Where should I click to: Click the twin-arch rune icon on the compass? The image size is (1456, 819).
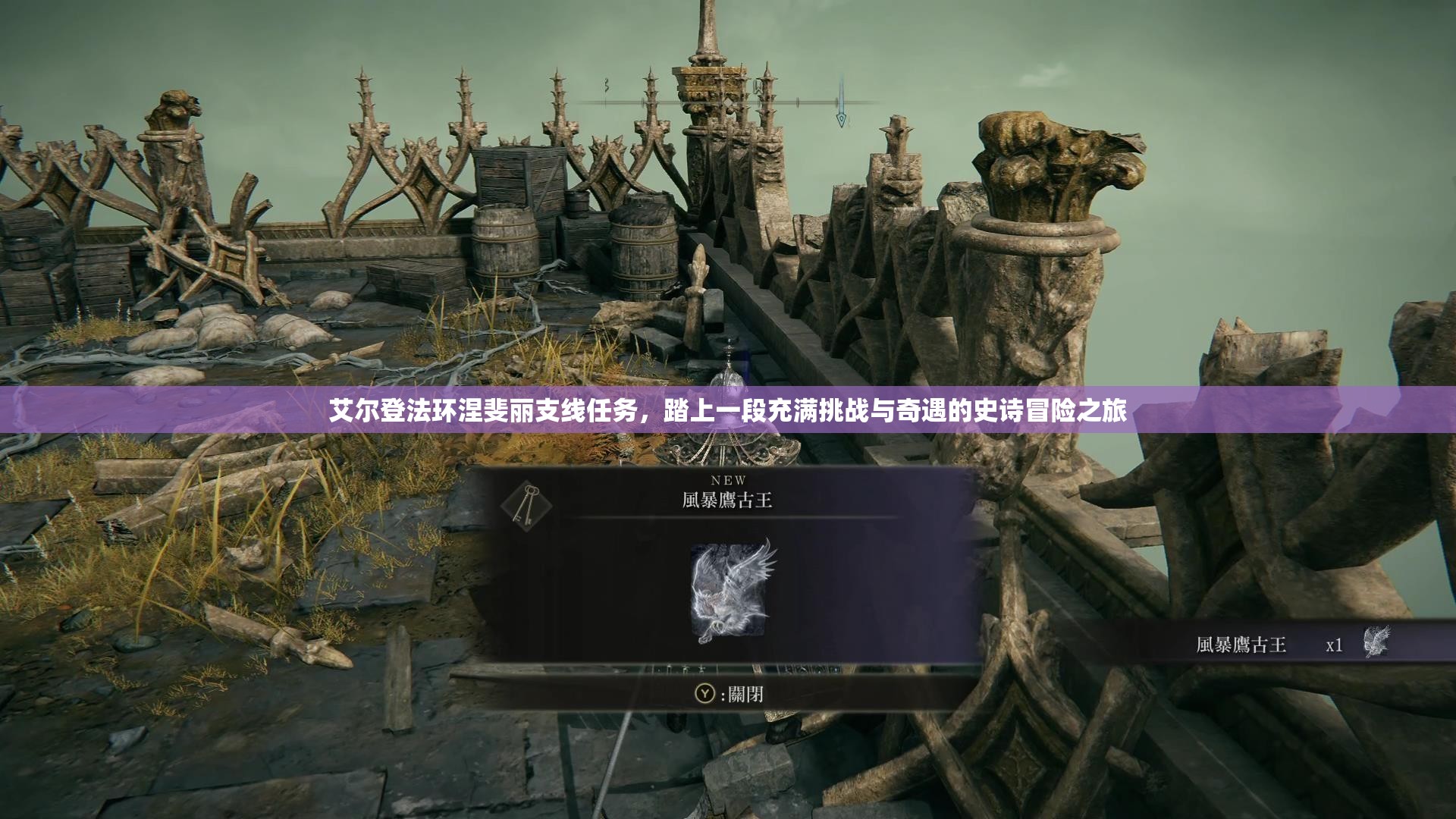[758, 87]
